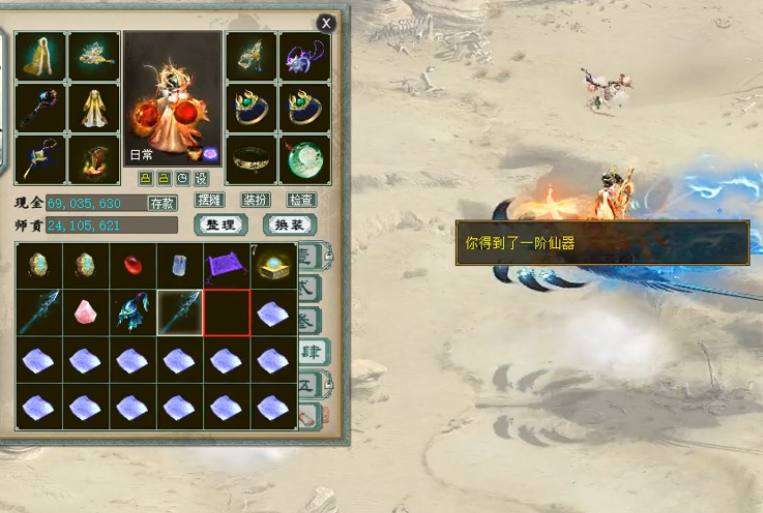Click the 装扮 dress-up button
The image size is (763, 513).
tap(255, 200)
